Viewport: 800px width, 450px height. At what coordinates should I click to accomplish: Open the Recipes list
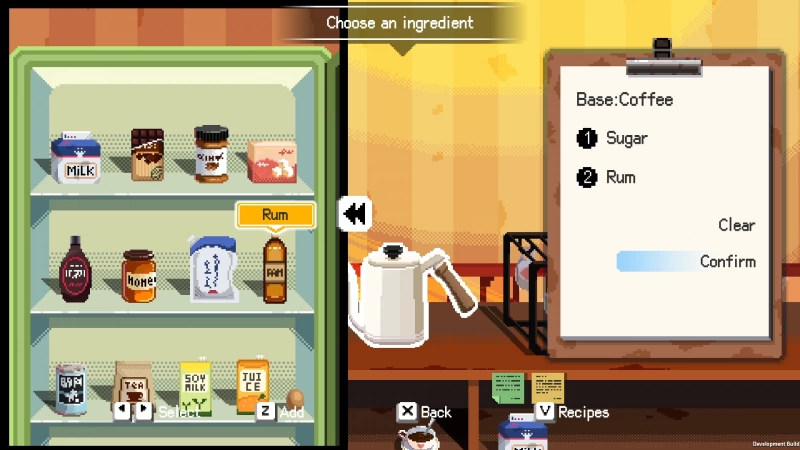pyautogui.click(x=572, y=411)
